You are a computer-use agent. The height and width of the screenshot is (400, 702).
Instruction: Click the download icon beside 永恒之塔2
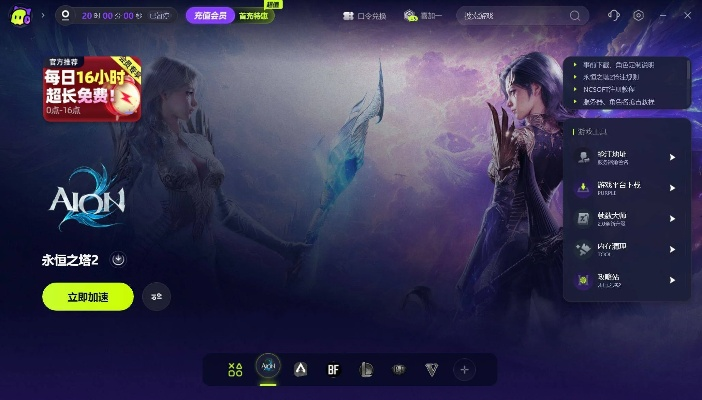point(118,260)
